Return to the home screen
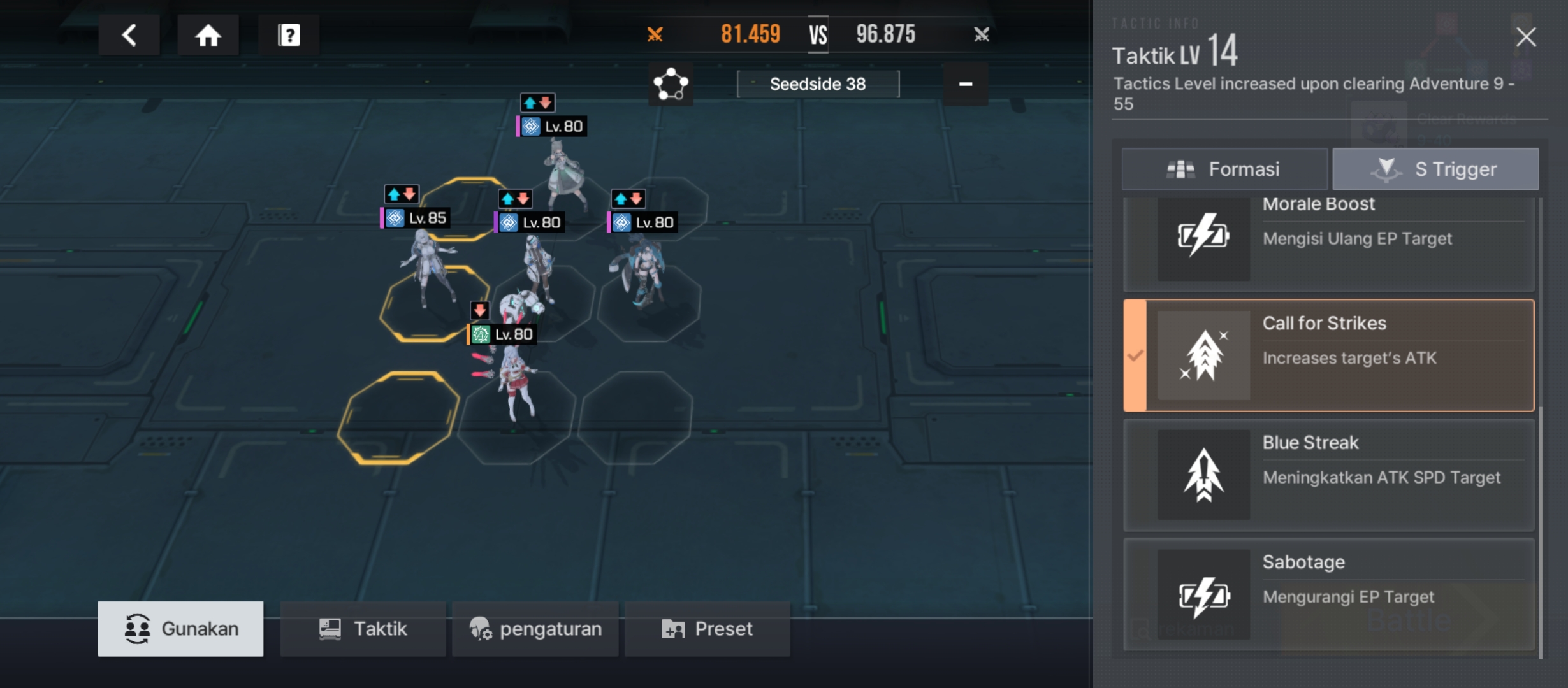 208,35
